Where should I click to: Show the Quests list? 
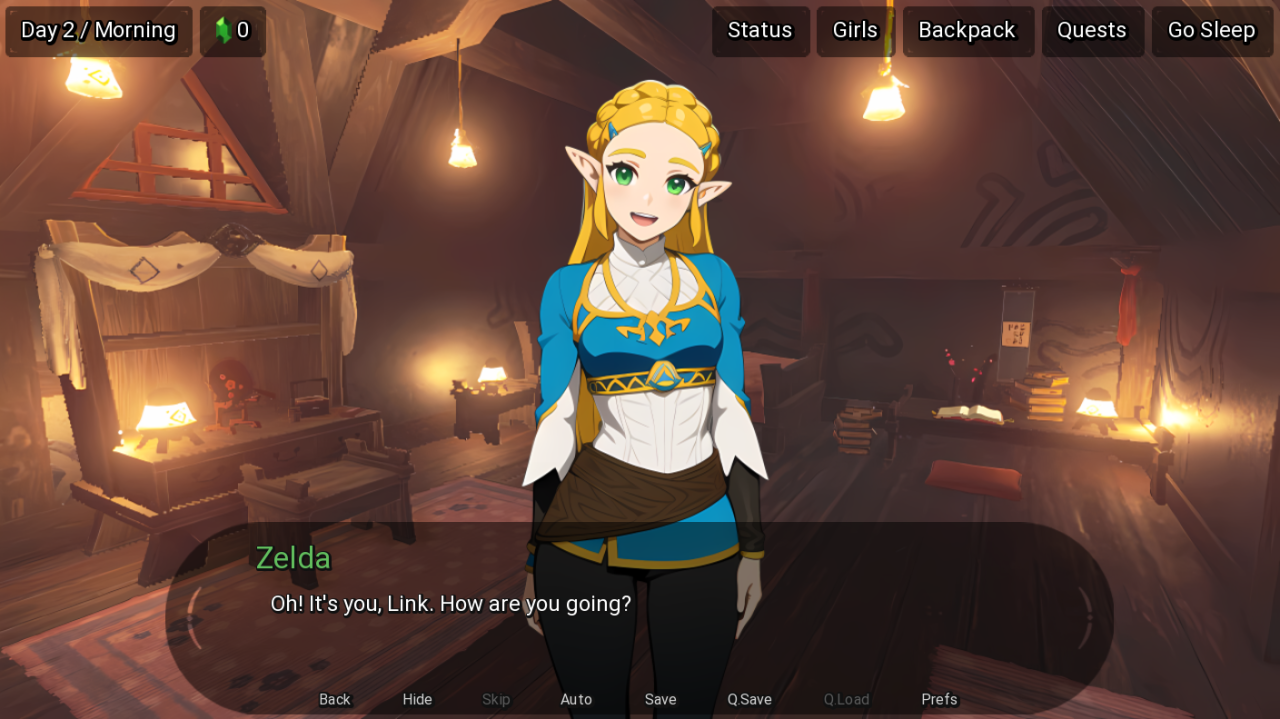(1092, 31)
